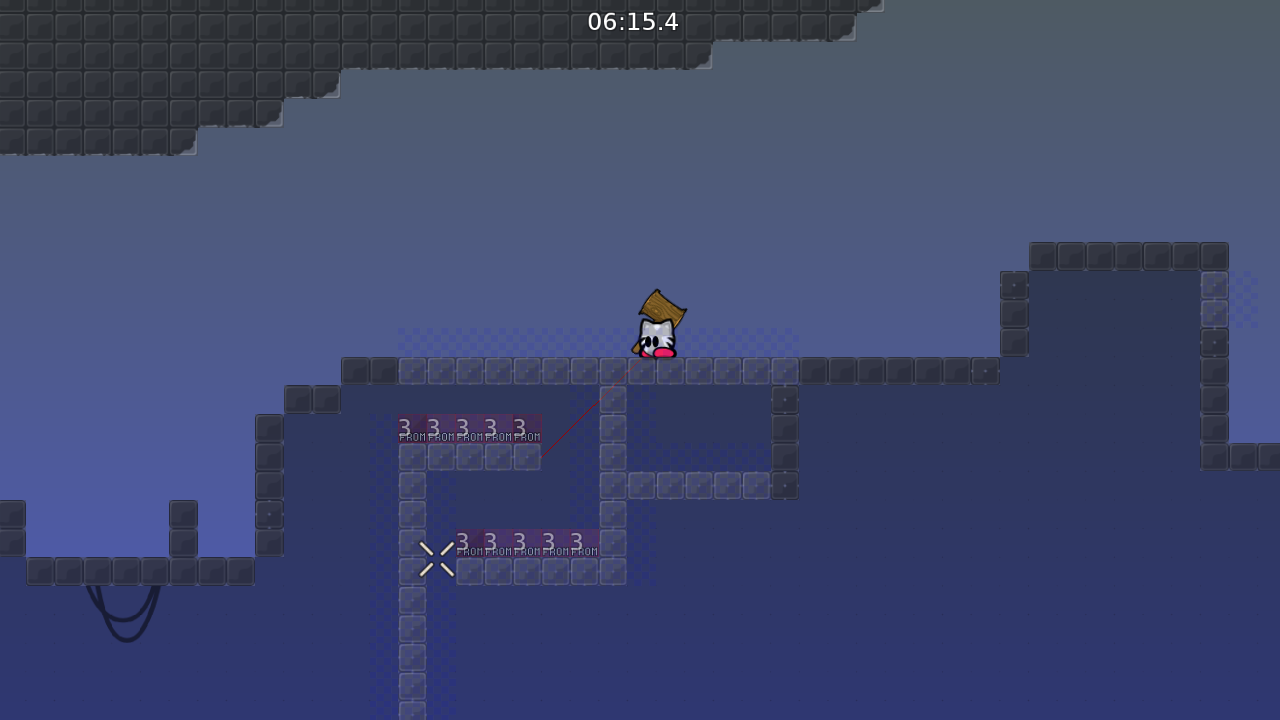
Task: Click the ghost block at the very bottom column
Action: (x=411, y=710)
